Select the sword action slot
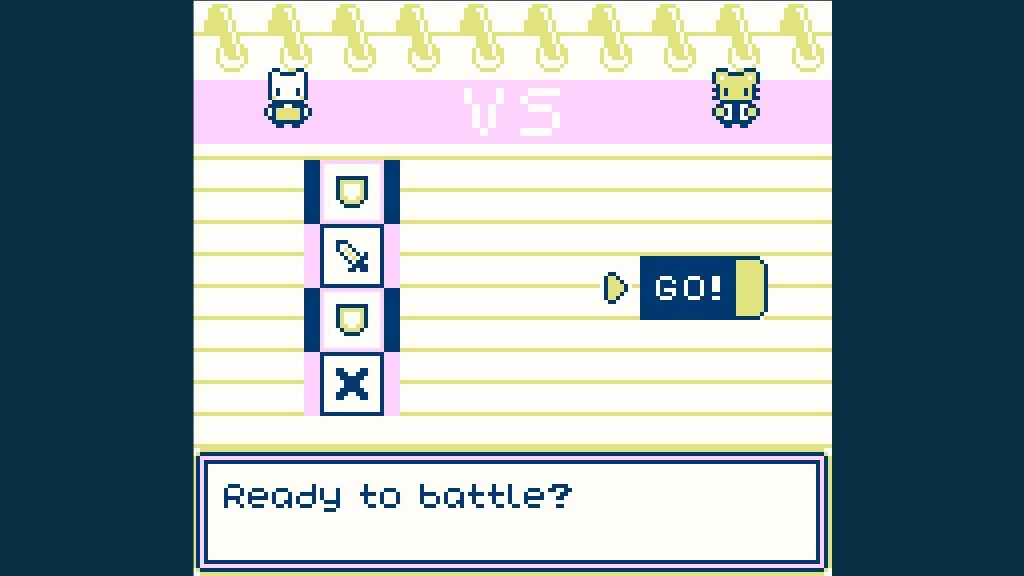Viewport: 1024px width, 576px height. 351,255
